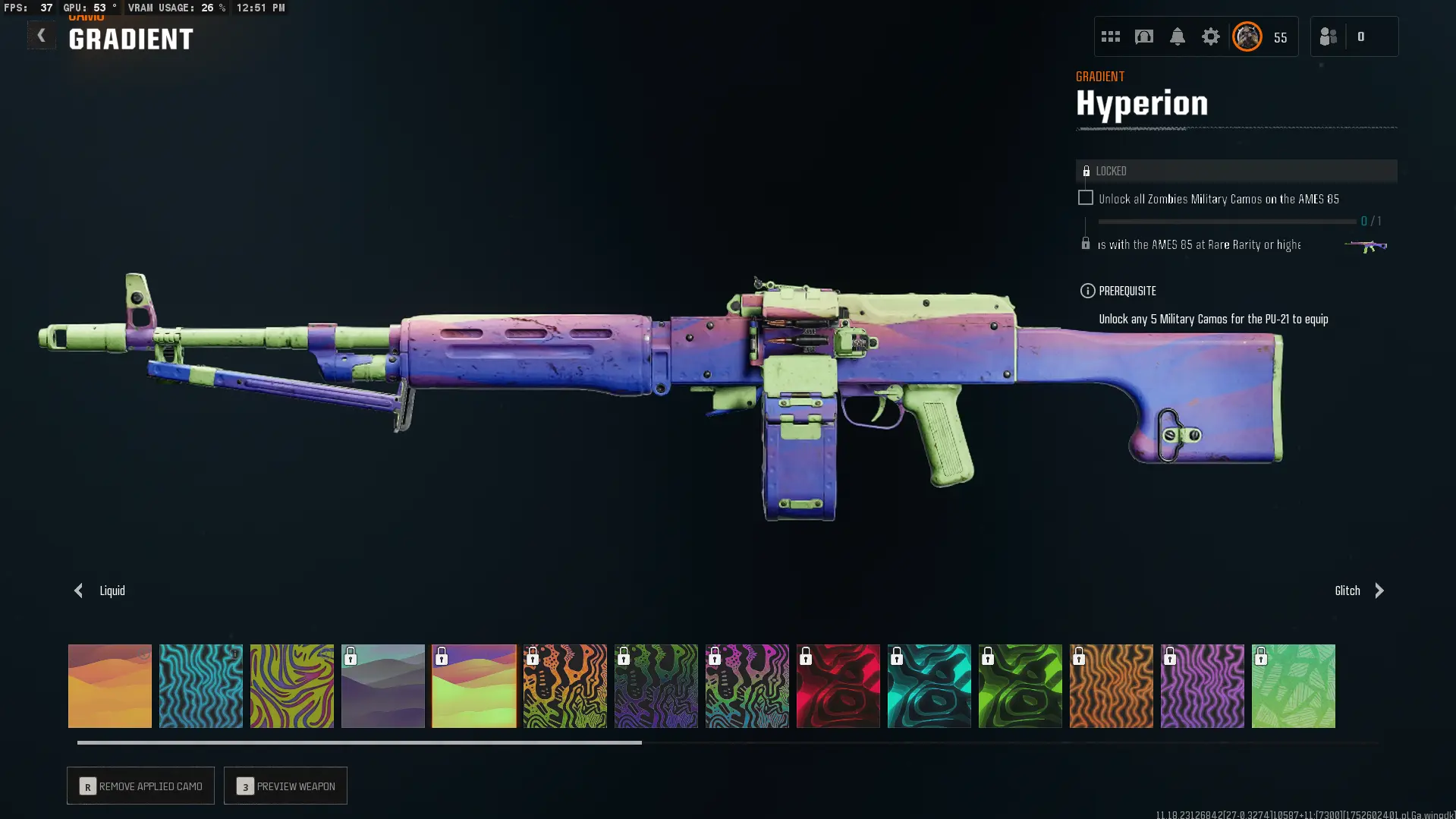Open settings gear icon

click(1210, 36)
